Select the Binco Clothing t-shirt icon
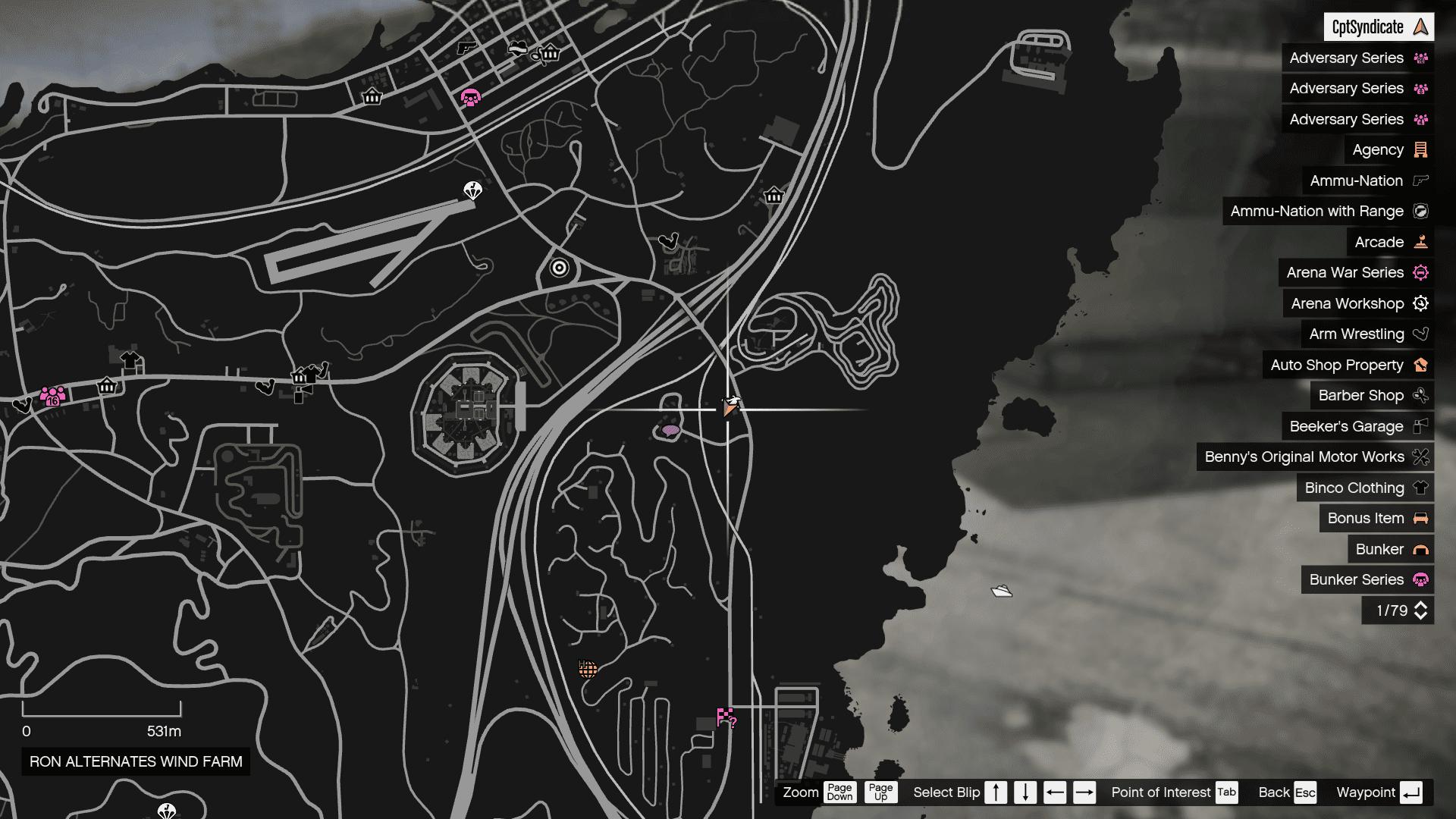Viewport: 1456px width, 819px height. (x=1420, y=488)
